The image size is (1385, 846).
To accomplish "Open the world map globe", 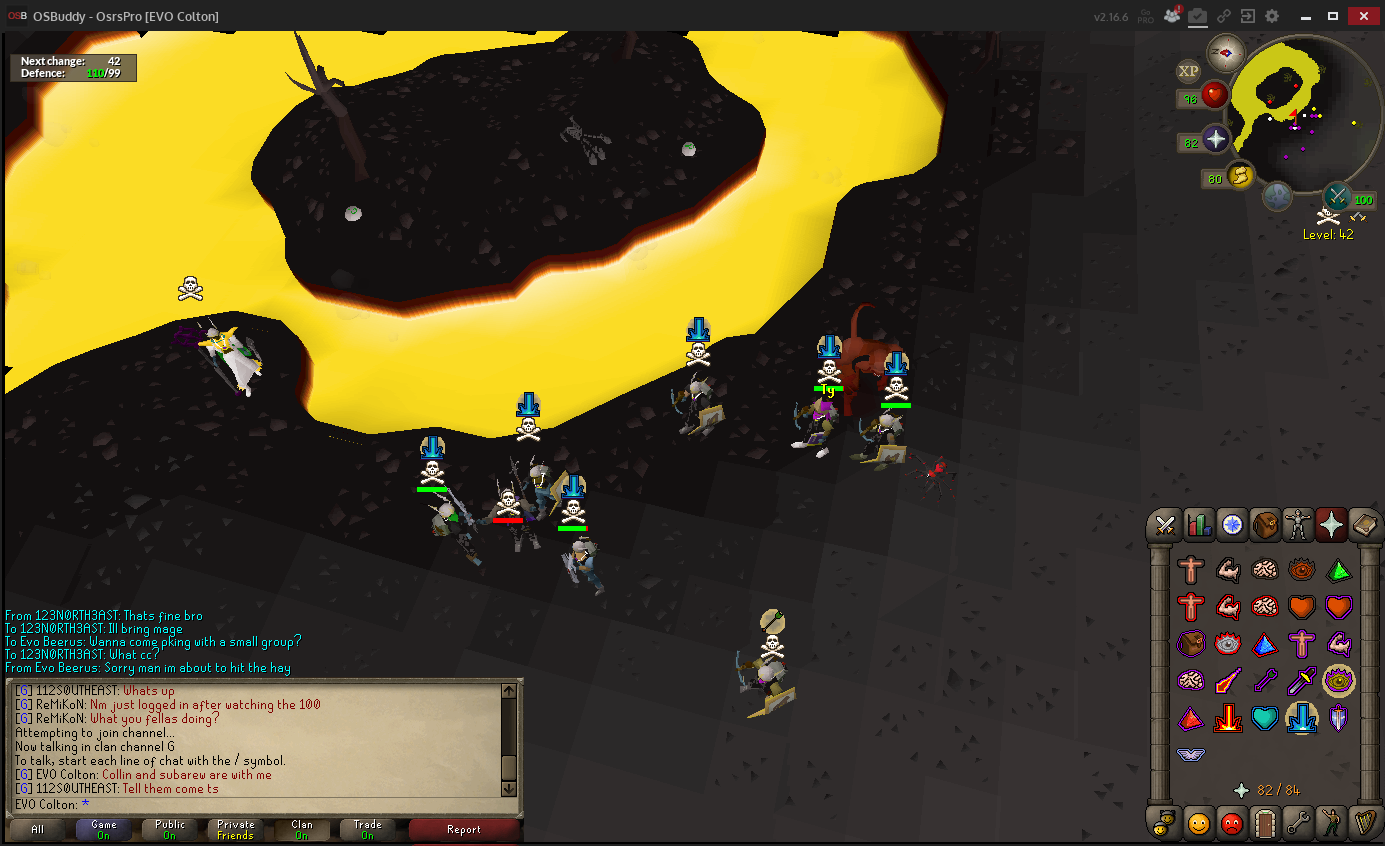I will click(1279, 196).
